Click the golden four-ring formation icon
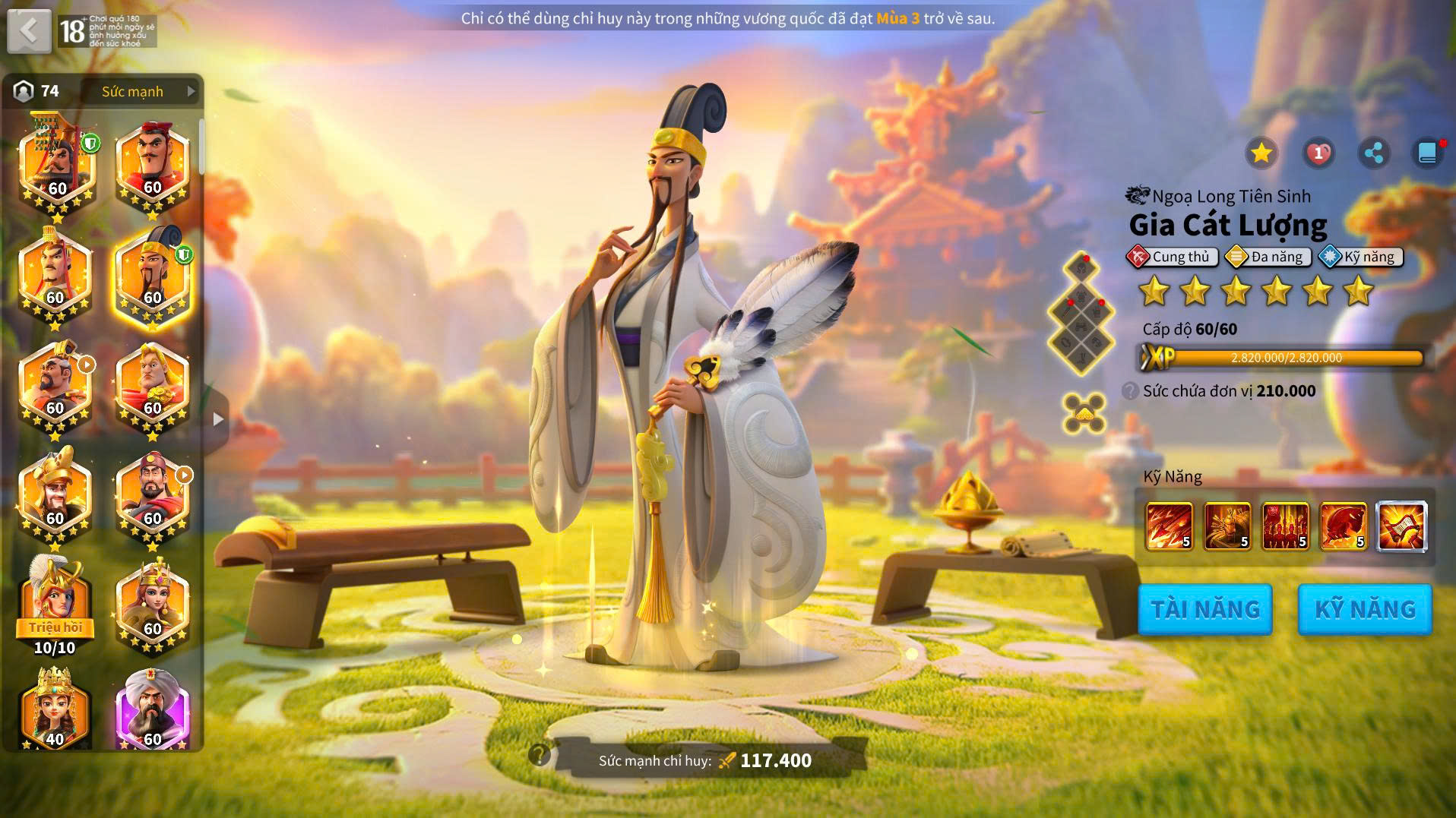 point(1084,413)
